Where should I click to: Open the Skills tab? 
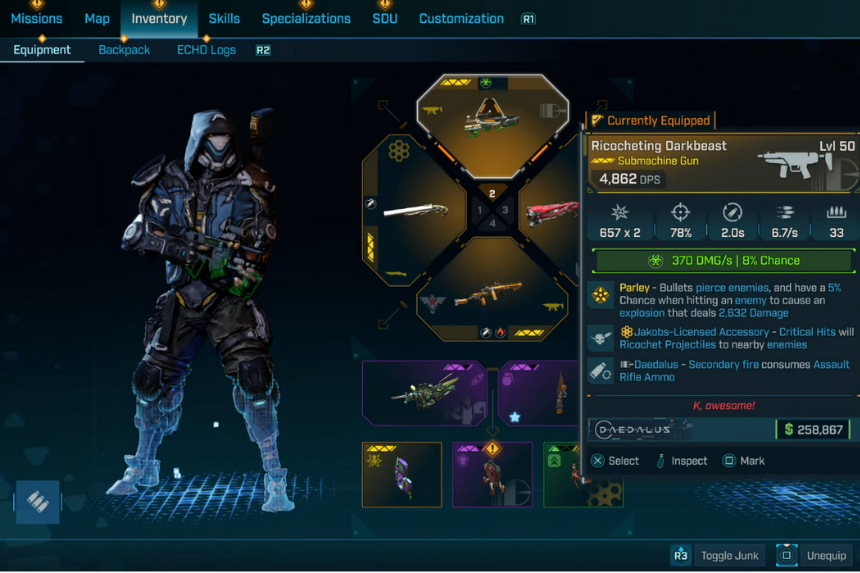pos(224,19)
